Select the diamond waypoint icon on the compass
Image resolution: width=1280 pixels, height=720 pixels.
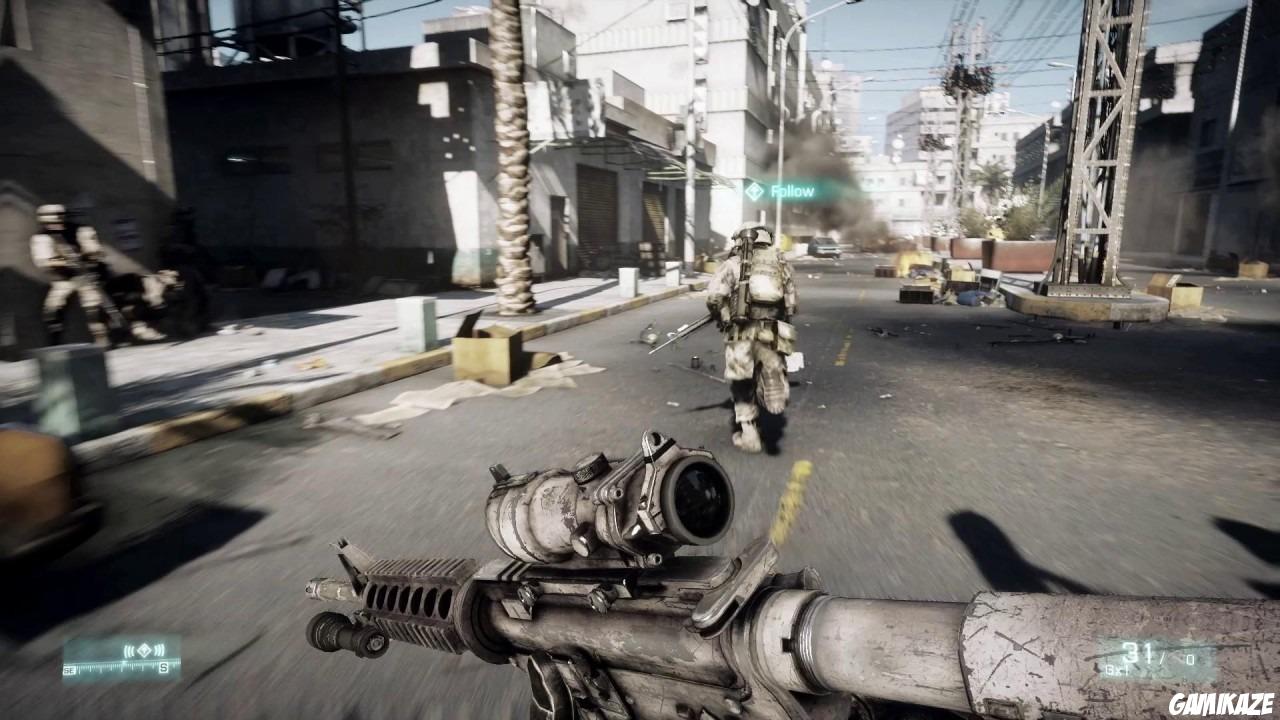click(144, 650)
